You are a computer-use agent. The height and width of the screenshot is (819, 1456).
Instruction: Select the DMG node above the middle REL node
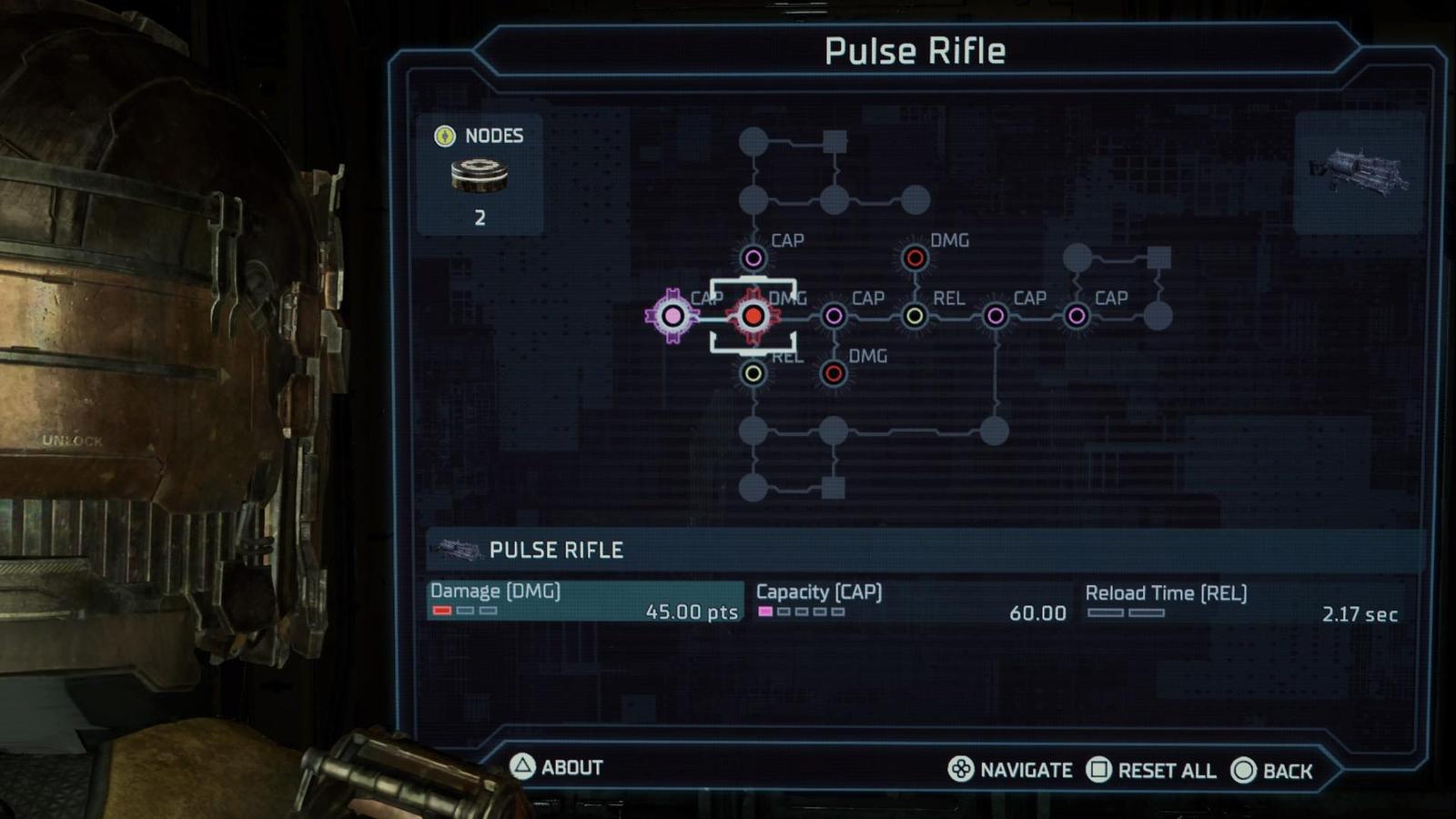915,258
